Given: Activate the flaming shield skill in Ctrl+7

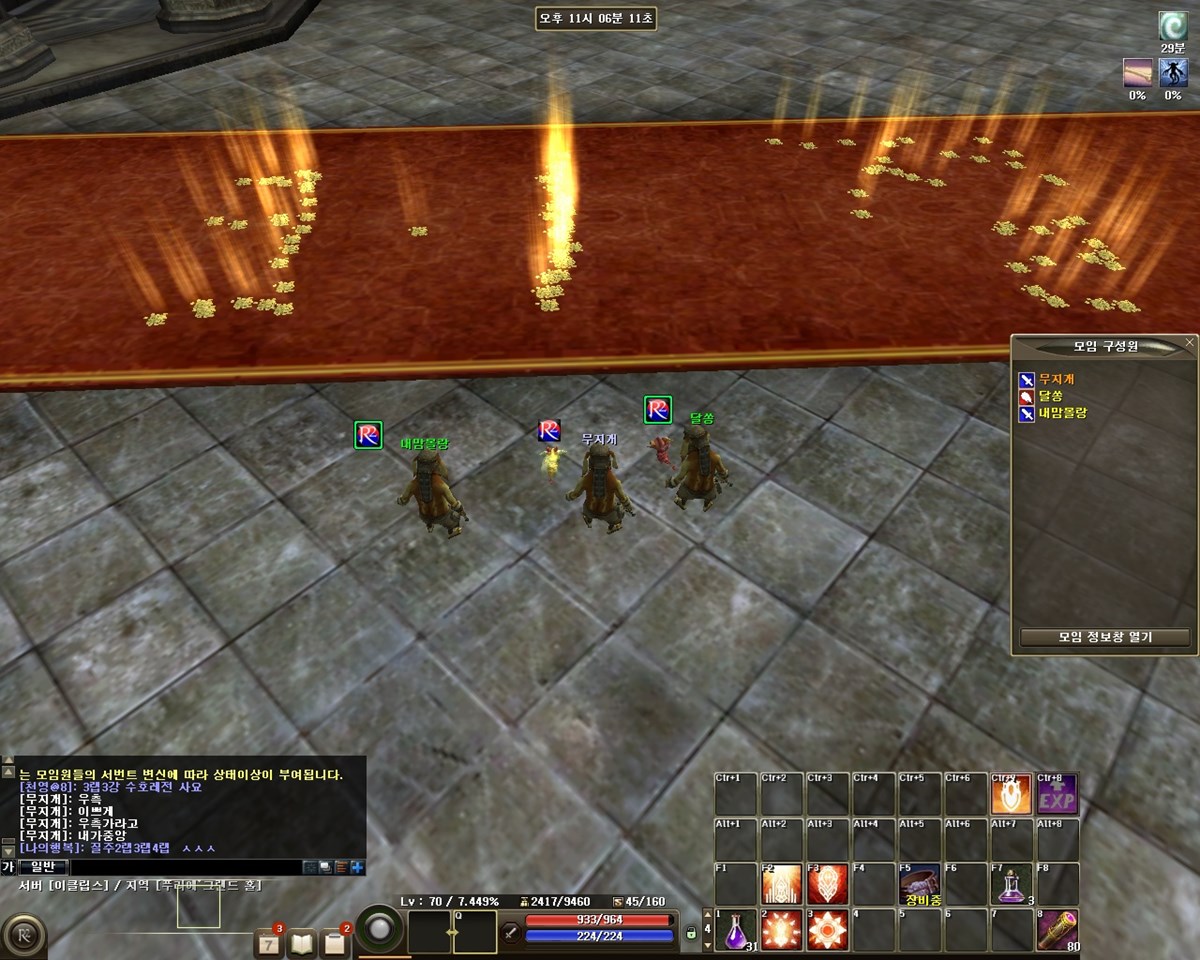Looking at the screenshot, I should tap(1011, 794).
